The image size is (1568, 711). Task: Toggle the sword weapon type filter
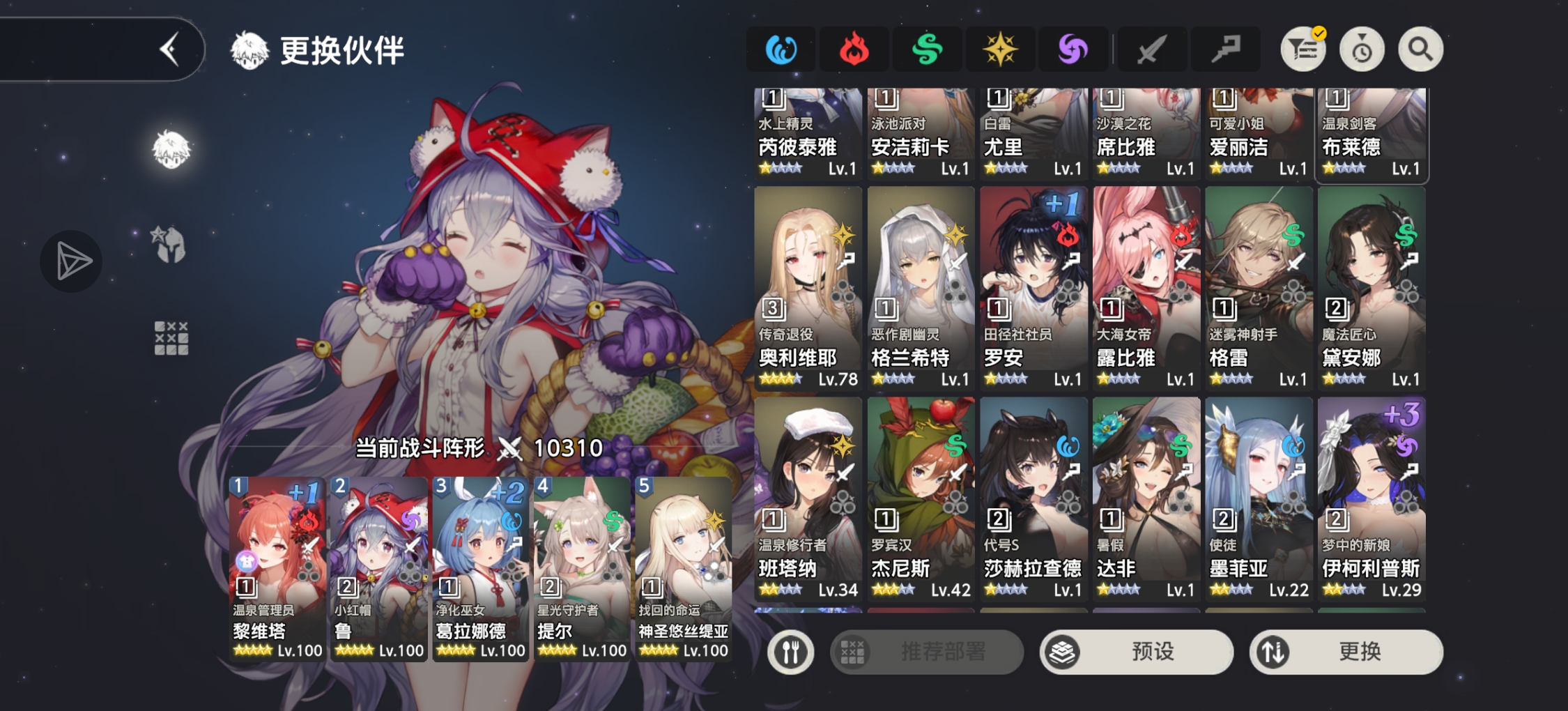click(x=1151, y=49)
